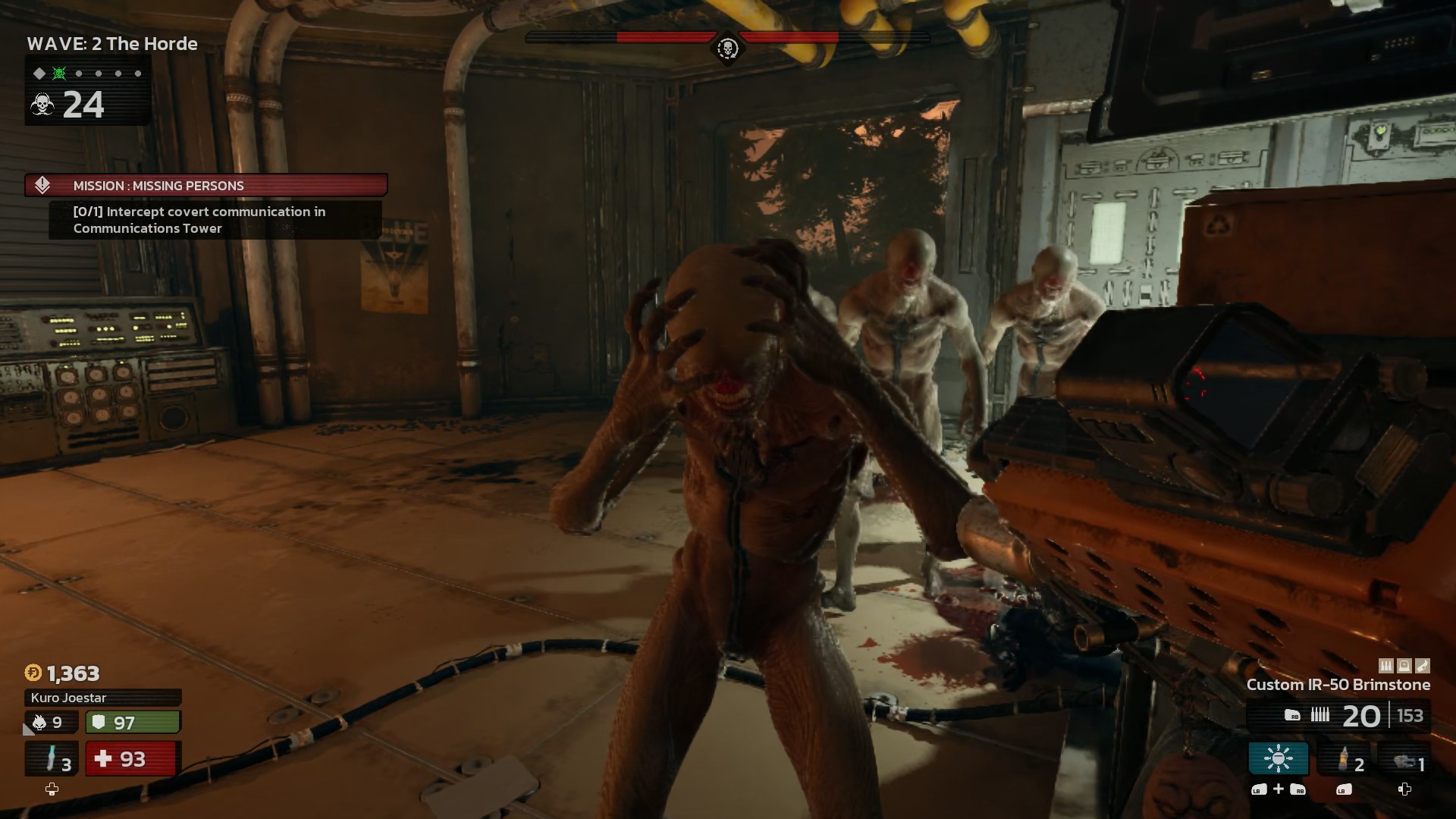Screen dimensions: 1456x819
Task: Click the ammo mod icon above weapon name
Action: tap(1386, 666)
